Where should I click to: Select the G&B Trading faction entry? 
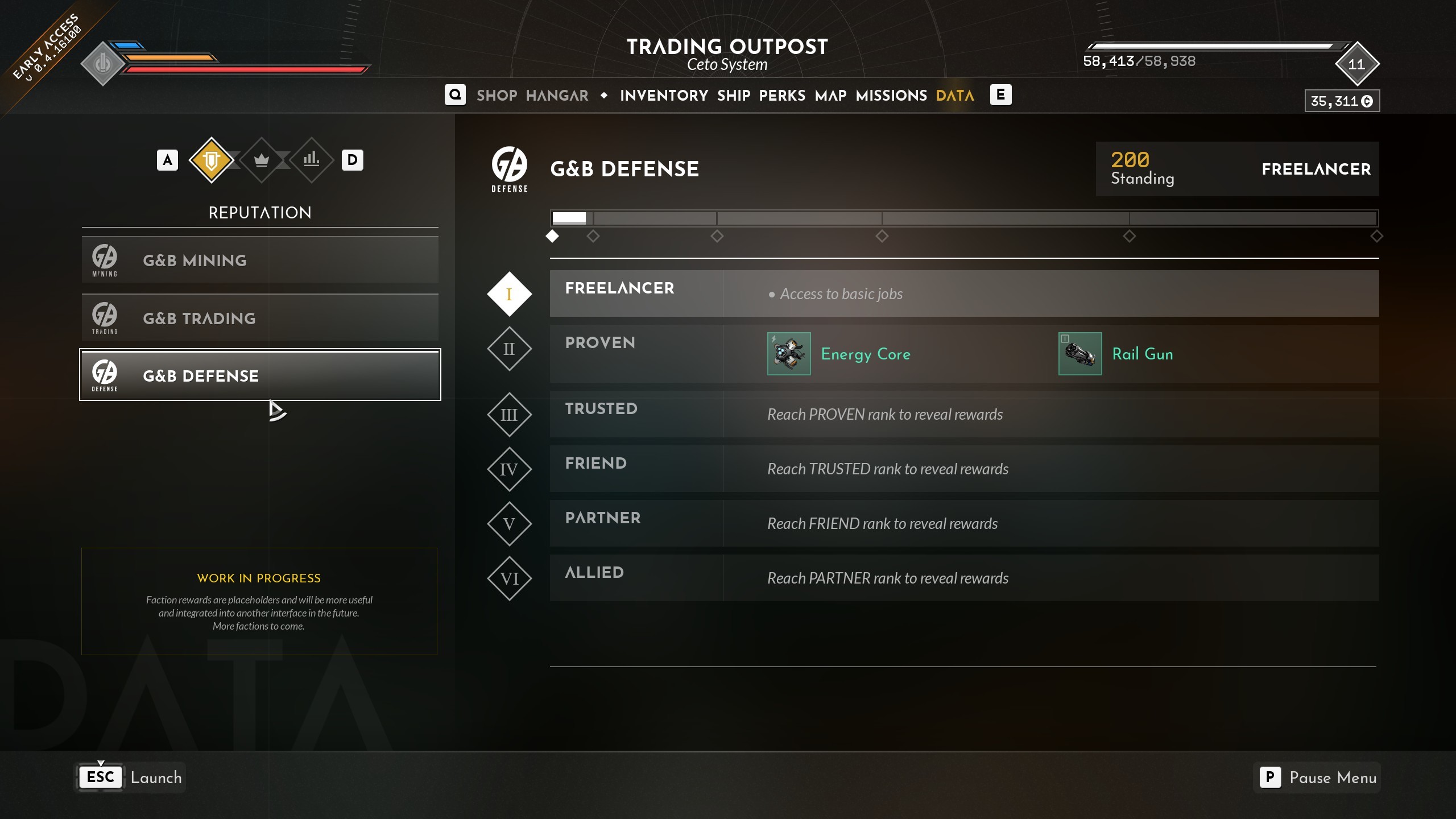(x=259, y=317)
